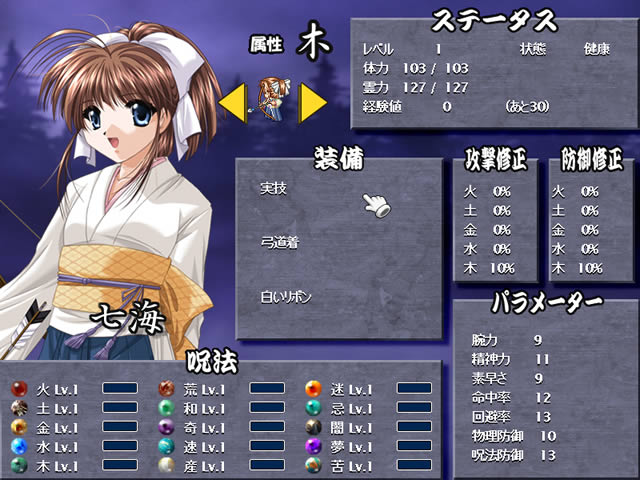Select the 木 Lv.1 spell entry
Screen dimensions: 640x480
click(55, 466)
